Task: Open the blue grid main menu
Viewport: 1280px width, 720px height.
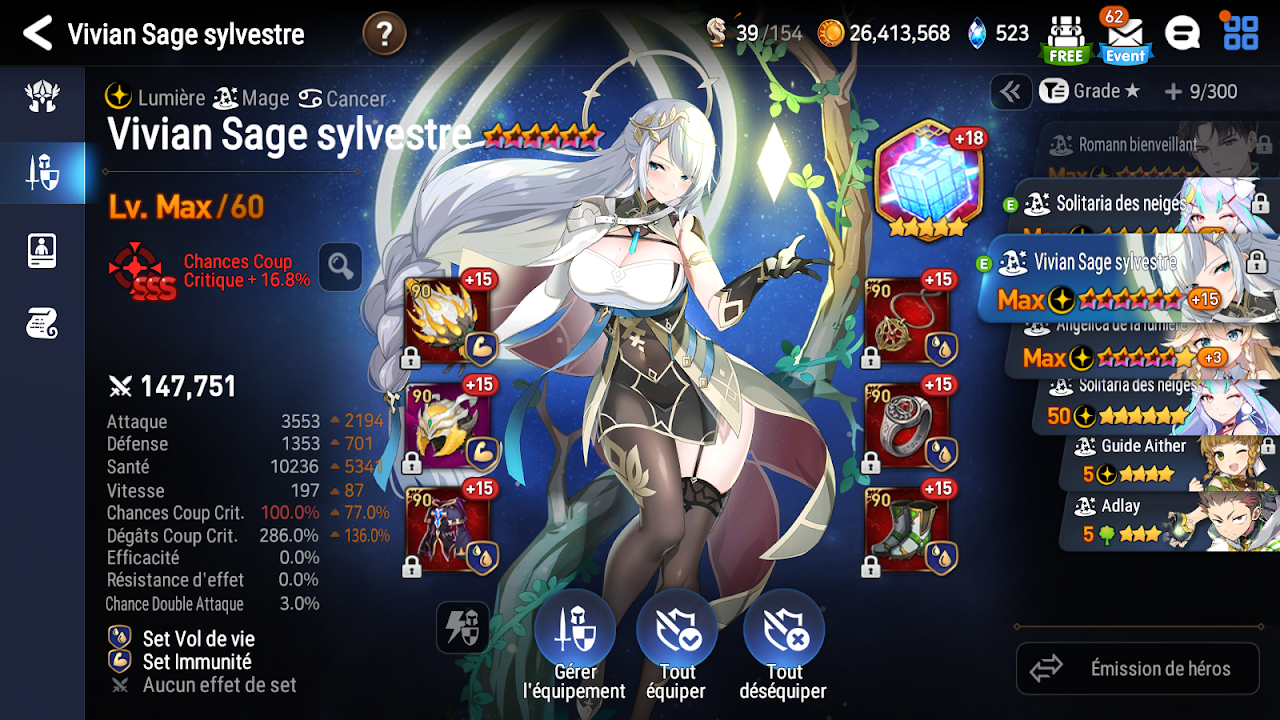Action: pos(1241,33)
